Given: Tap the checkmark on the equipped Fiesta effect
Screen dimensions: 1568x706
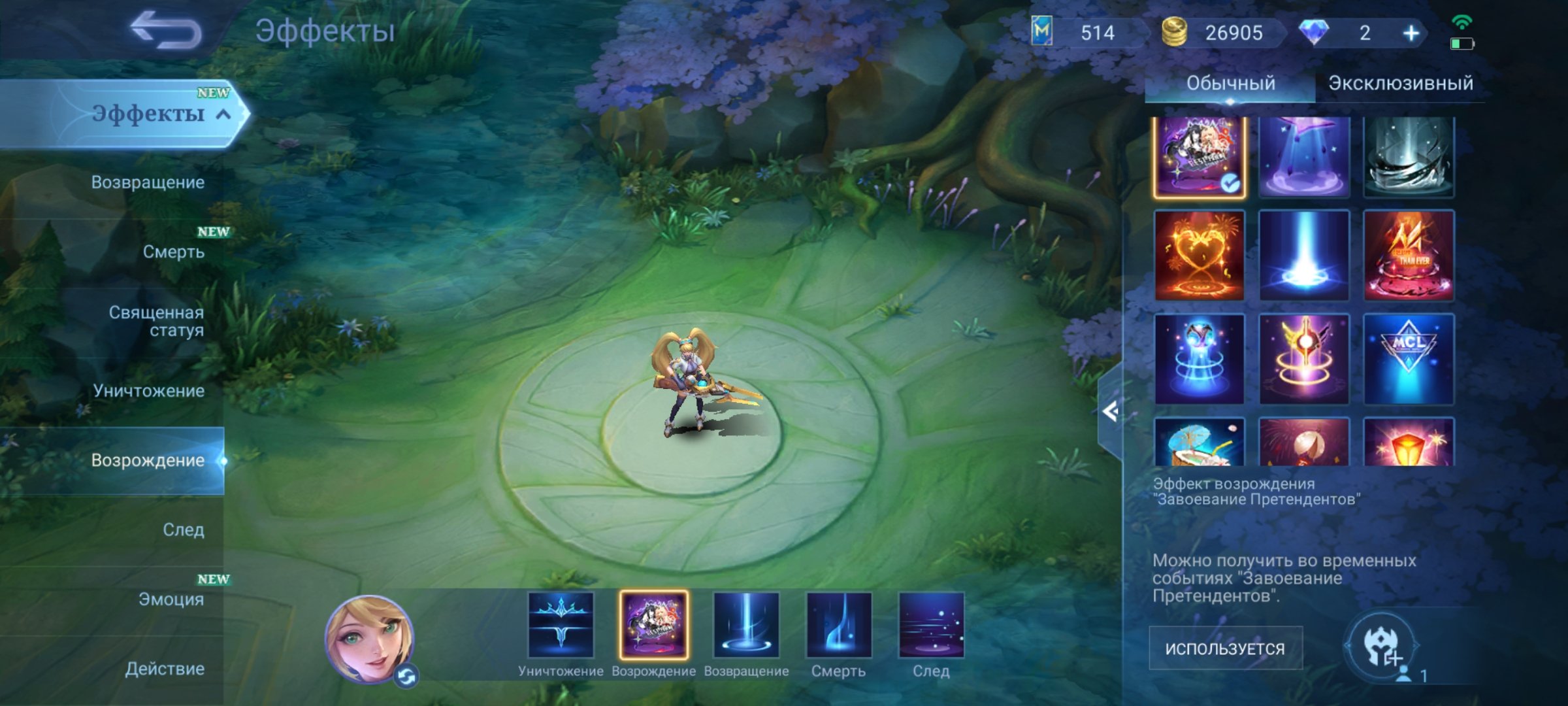Looking at the screenshot, I should [x=1230, y=184].
